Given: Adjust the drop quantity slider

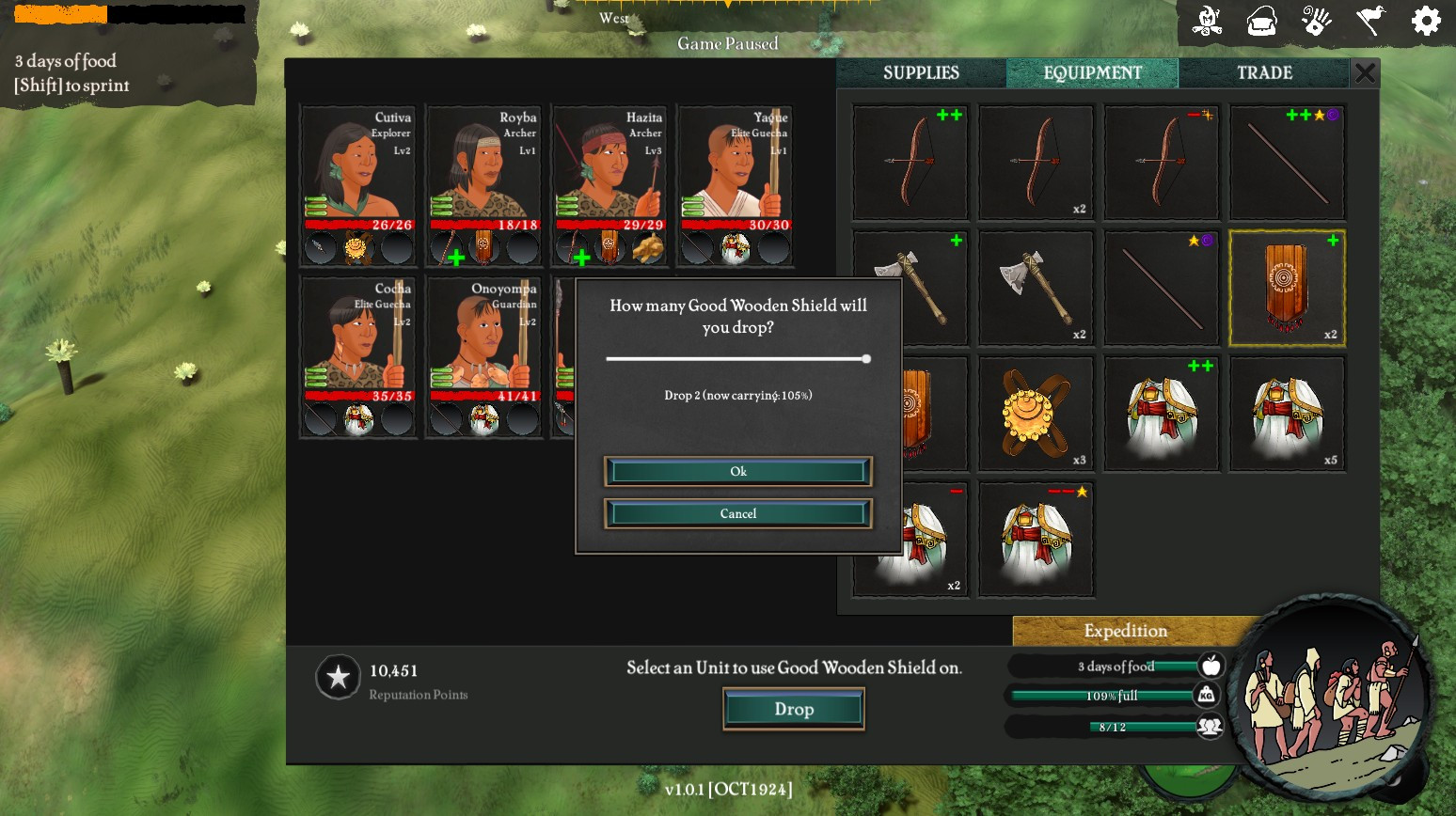Looking at the screenshot, I should pyautogui.click(x=865, y=359).
